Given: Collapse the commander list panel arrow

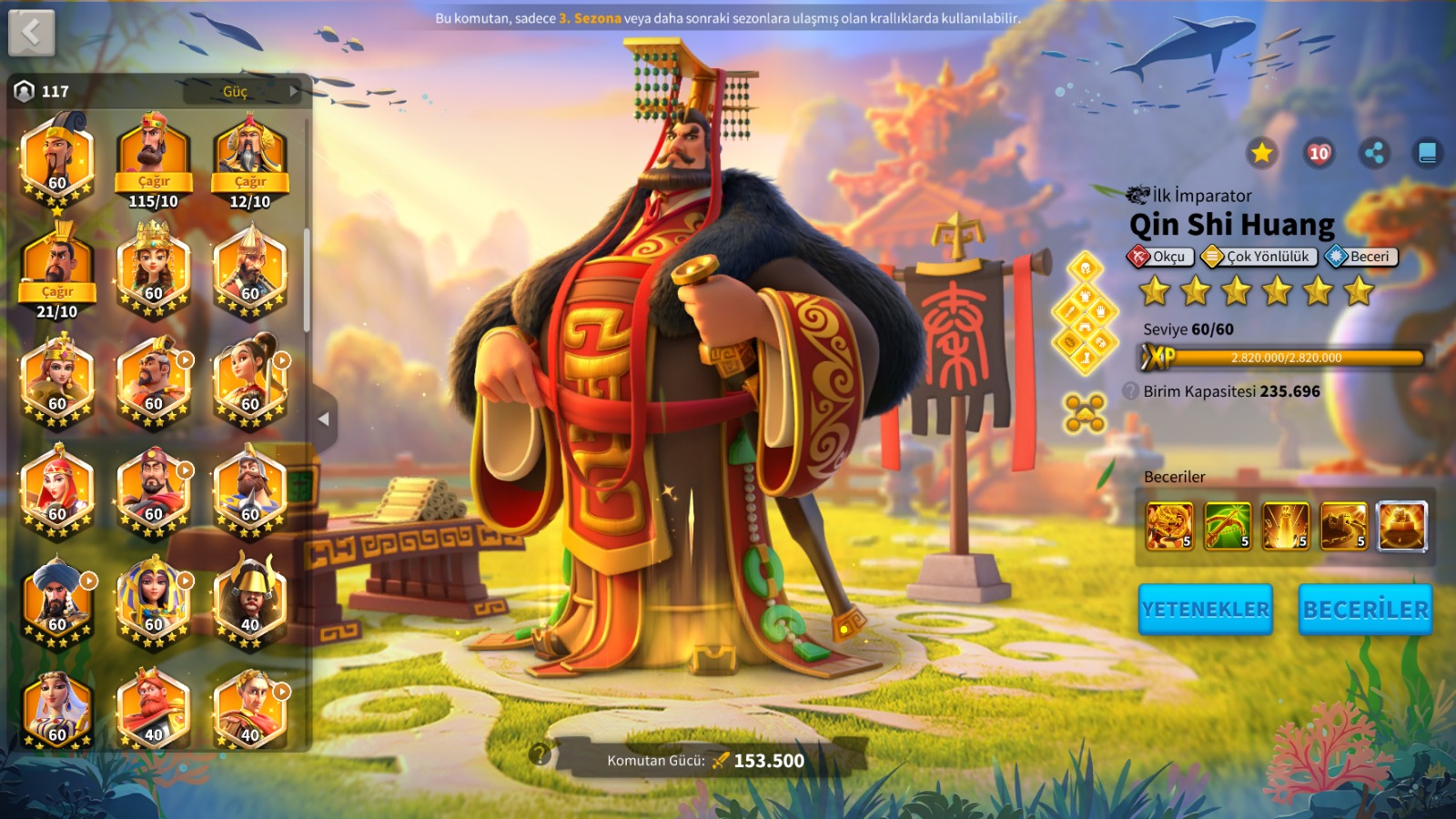Looking at the screenshot, I should tap(323, 420).
